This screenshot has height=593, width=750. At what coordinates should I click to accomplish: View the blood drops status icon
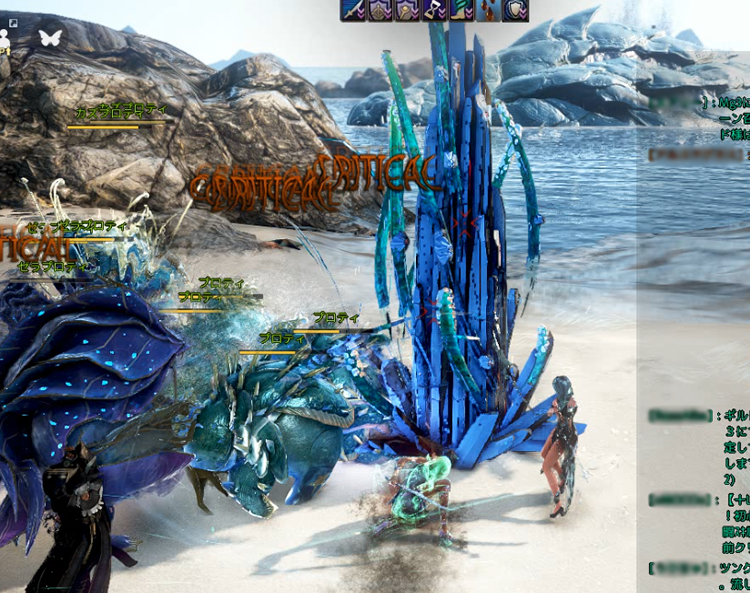tap(488, 10)
